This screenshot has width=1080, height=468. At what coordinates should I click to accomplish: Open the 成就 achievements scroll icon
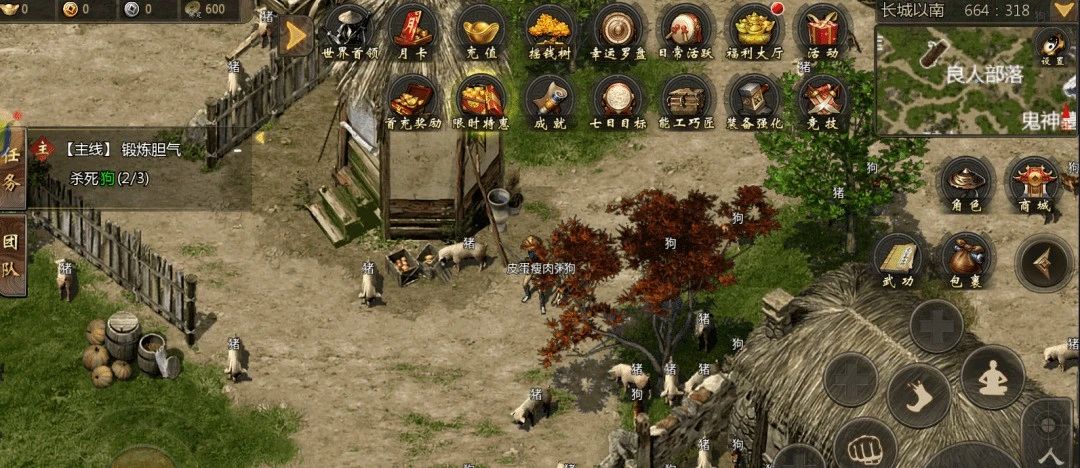[x=549, y=101]
